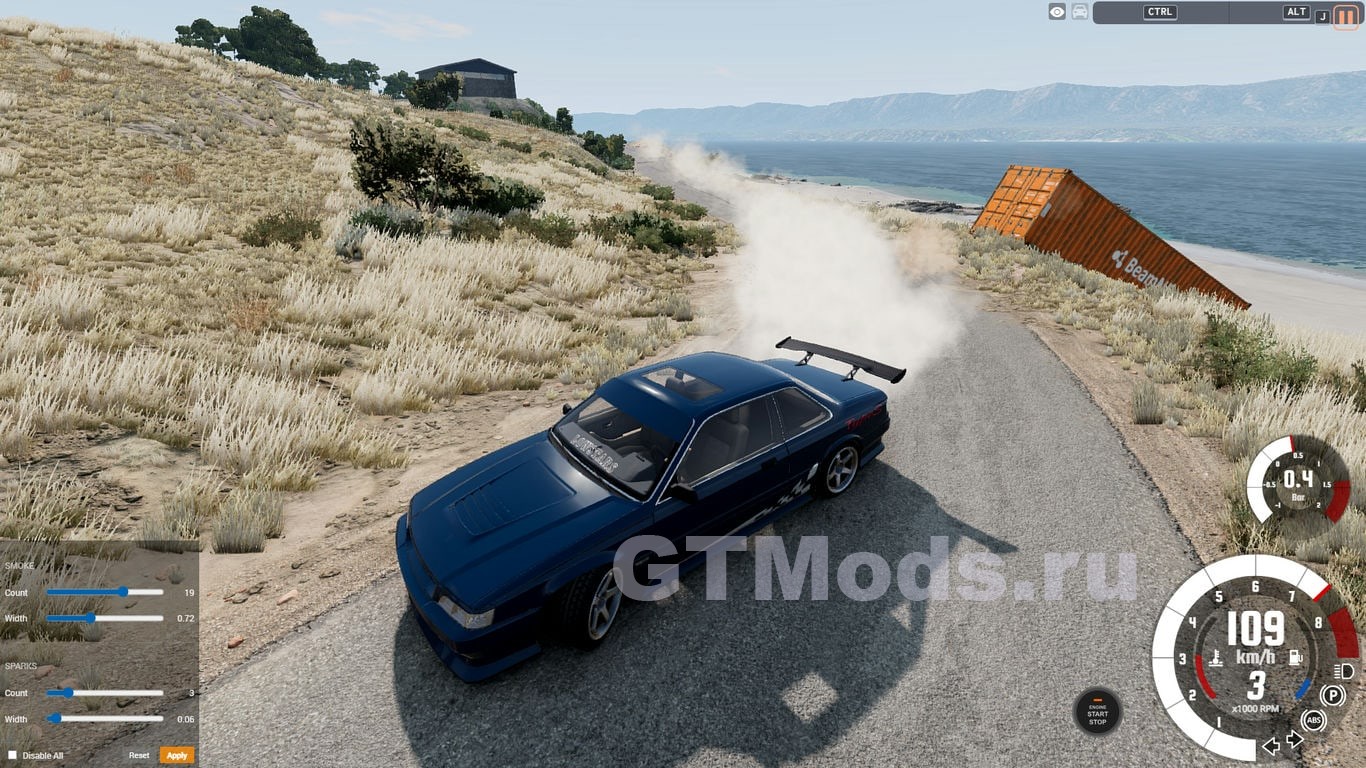The width and height of the screenshot is (1366, 768).
Task: Toggle the eye visibility icon
Action: pyautogui.click(x=1057, y=12)
